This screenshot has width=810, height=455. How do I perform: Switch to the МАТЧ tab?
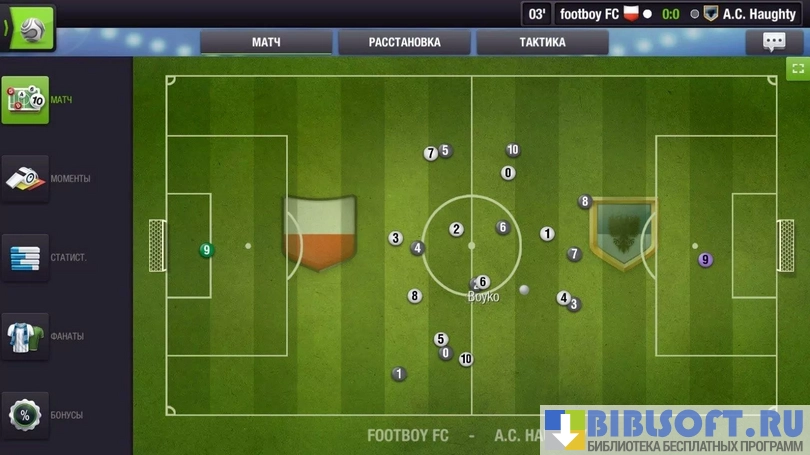pyautogui.click(x=266, y=42)
